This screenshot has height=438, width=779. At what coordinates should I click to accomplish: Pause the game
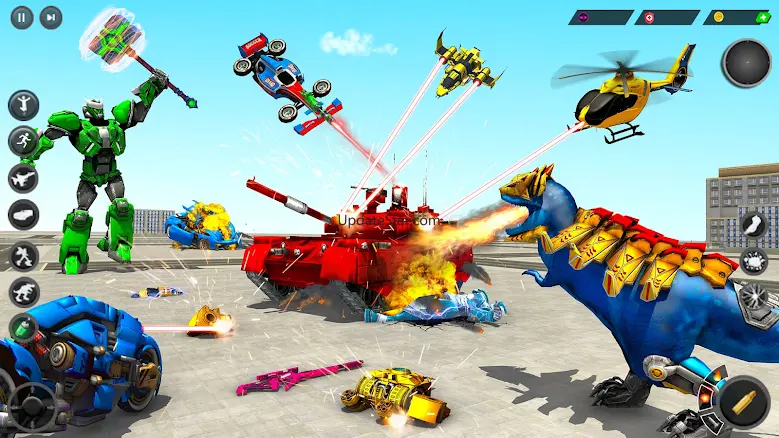click(x=22, y=17)
